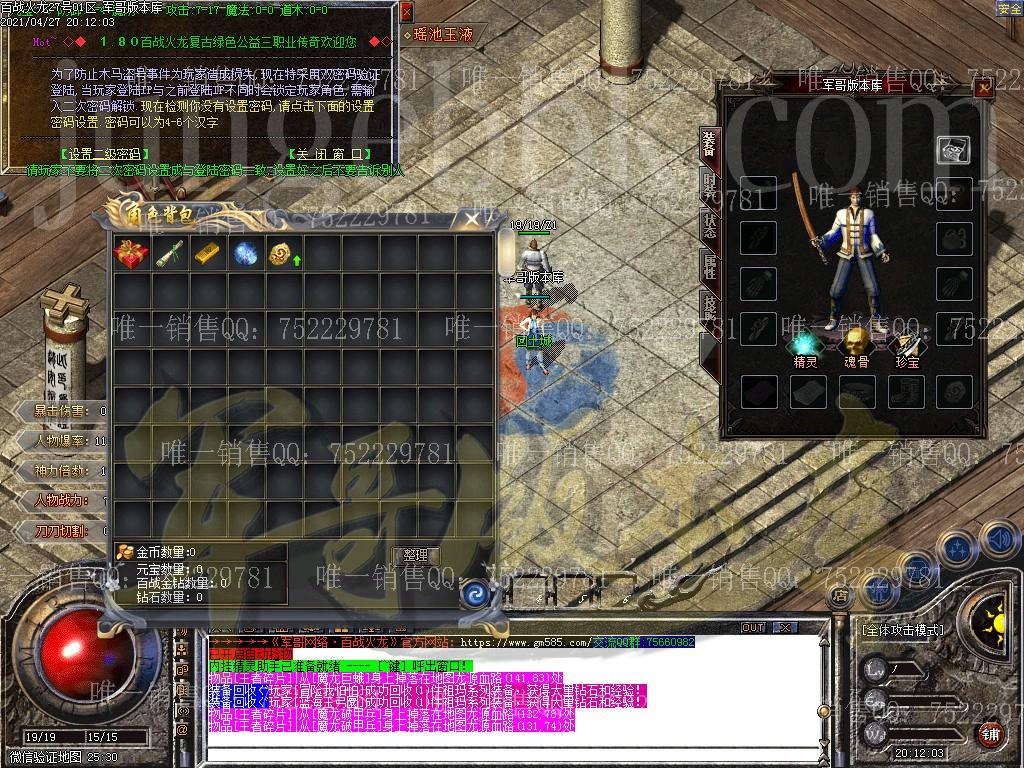
Task: Select the red gift box item
Action: 131,254
